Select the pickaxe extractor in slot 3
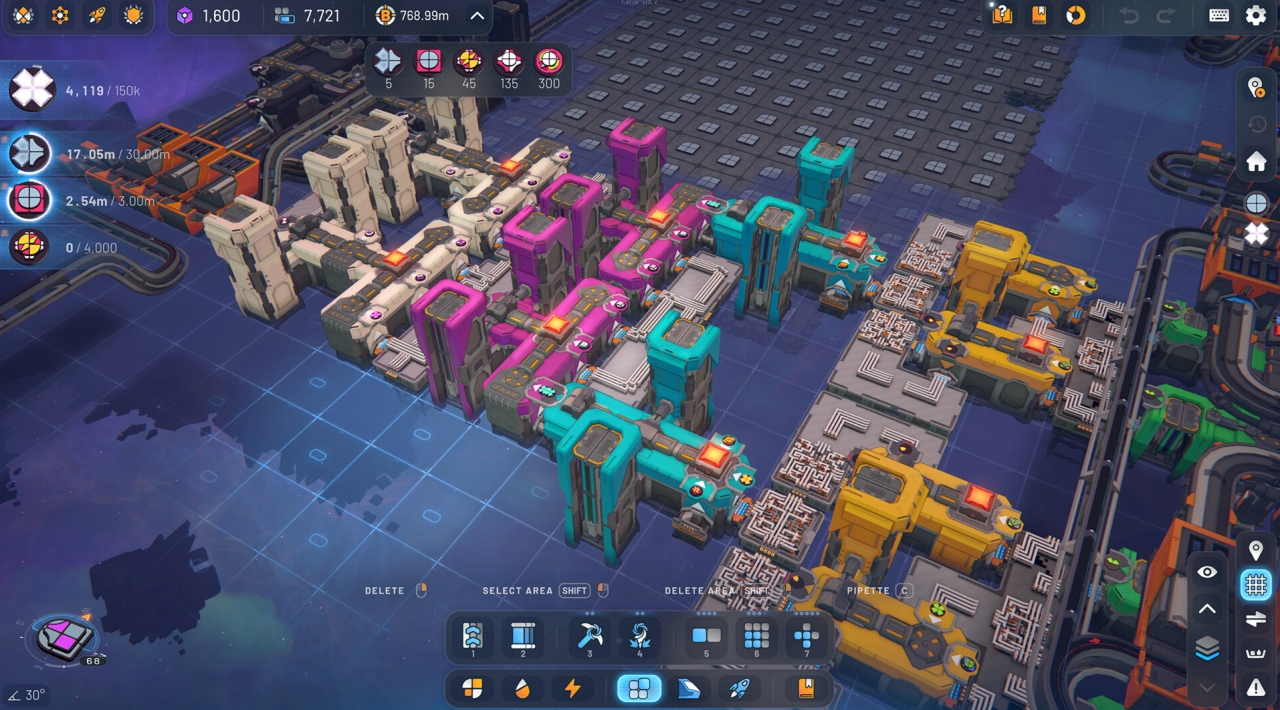Image resolution: width=1280 pixels, height=710 pixels. [x=590, y=636]
